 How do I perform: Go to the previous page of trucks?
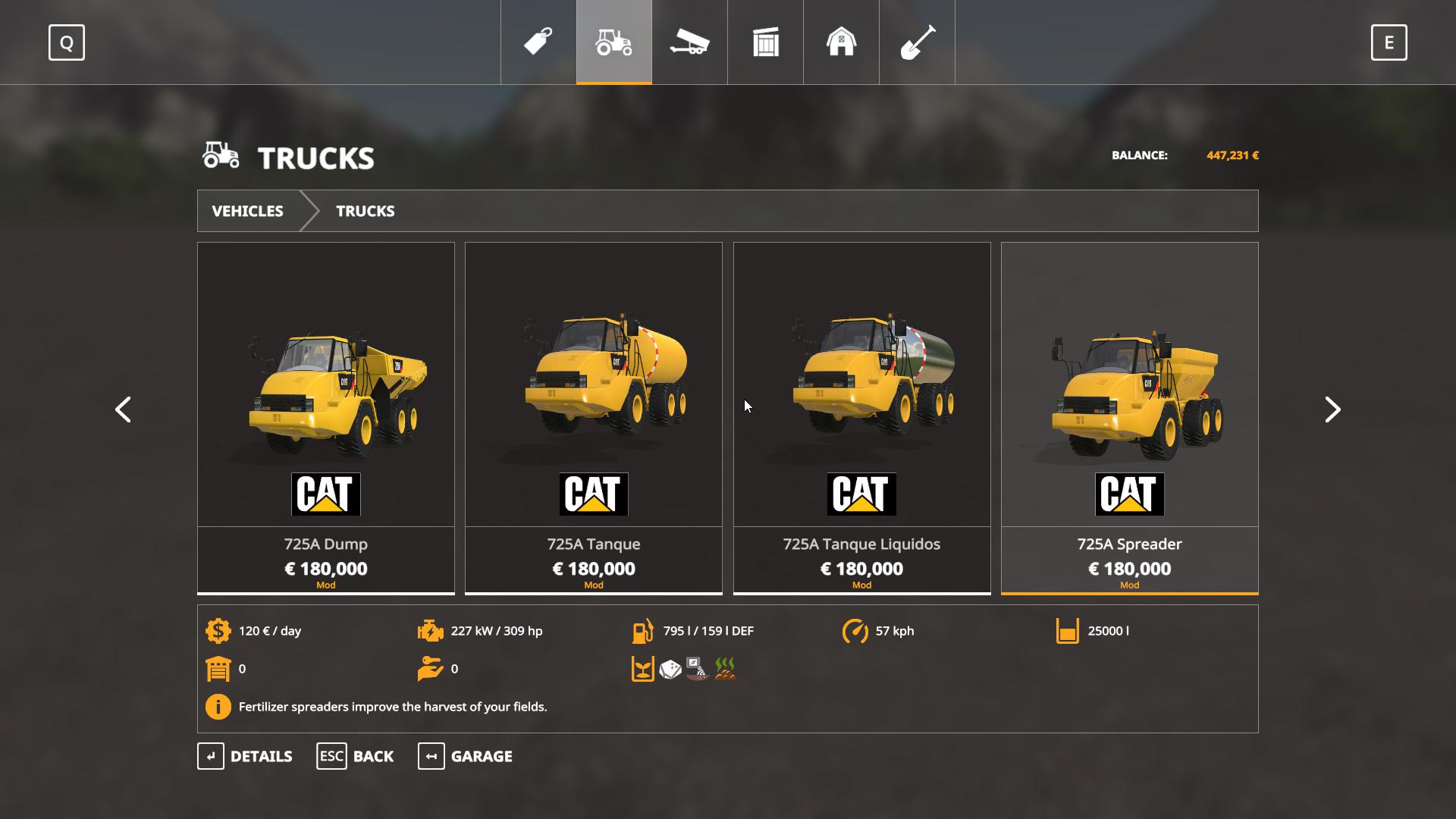pos(123,409)
